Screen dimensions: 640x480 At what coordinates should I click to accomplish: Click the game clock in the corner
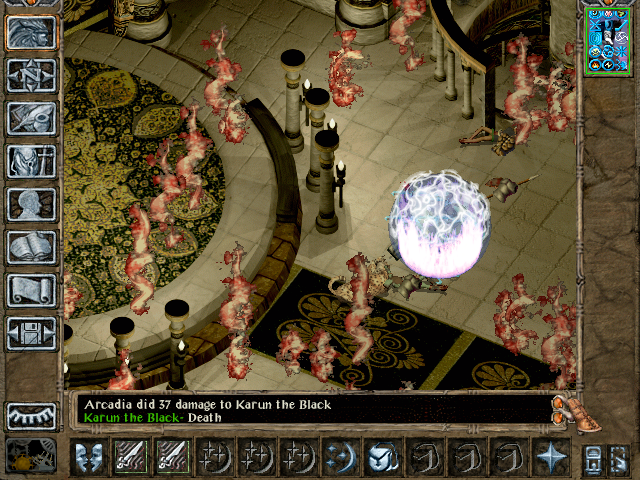30,456
